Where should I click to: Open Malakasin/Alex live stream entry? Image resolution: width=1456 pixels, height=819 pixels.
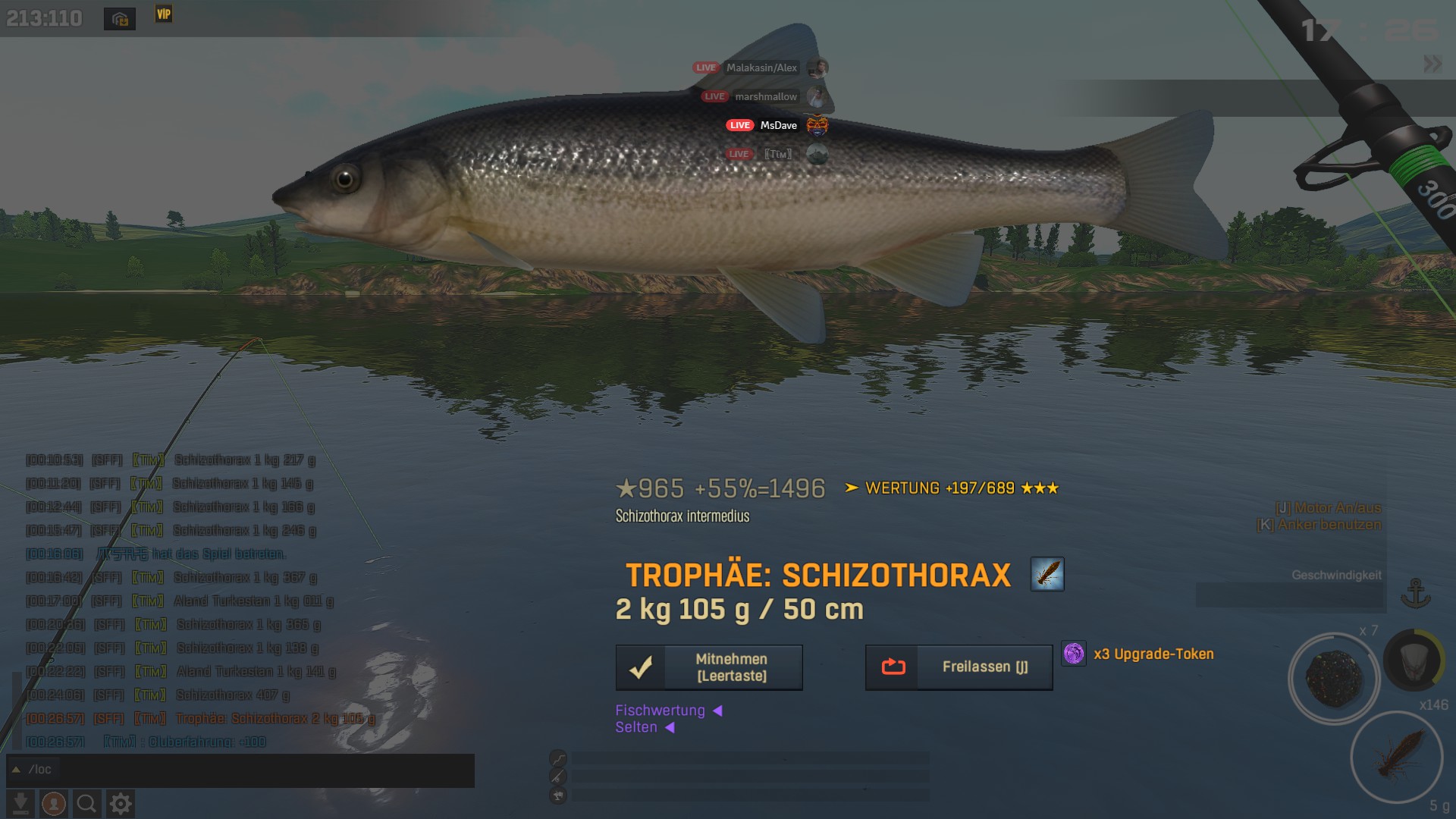point(761,67)
